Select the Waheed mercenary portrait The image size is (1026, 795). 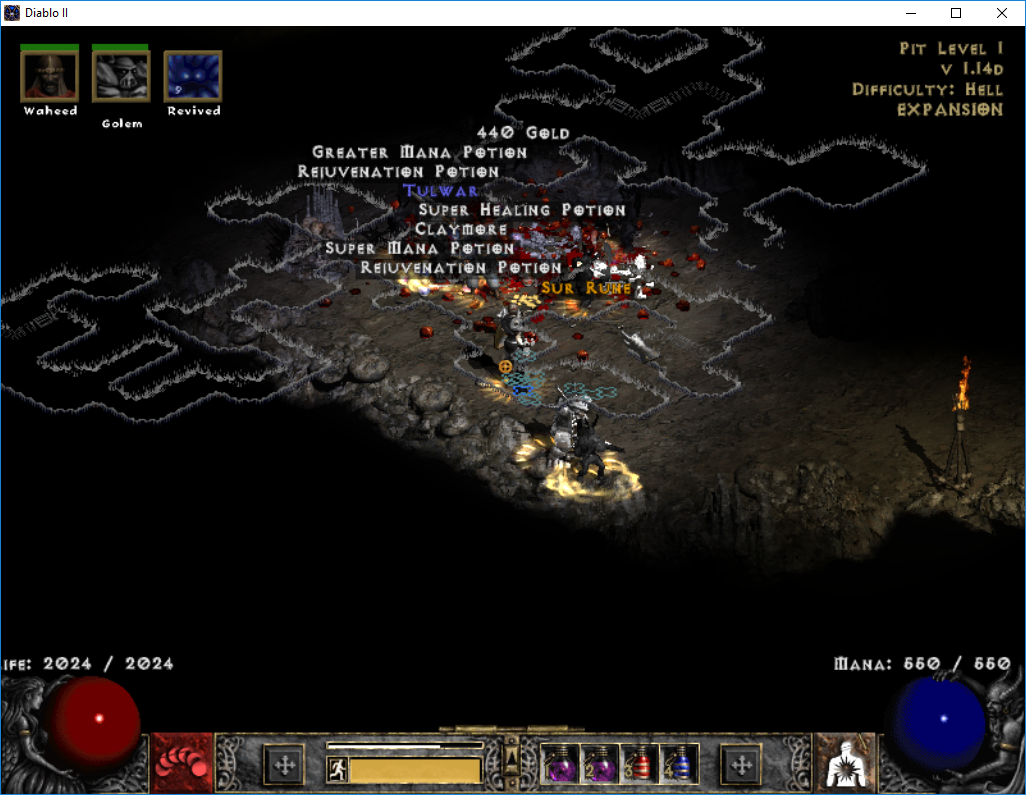(x=49, y=77)
